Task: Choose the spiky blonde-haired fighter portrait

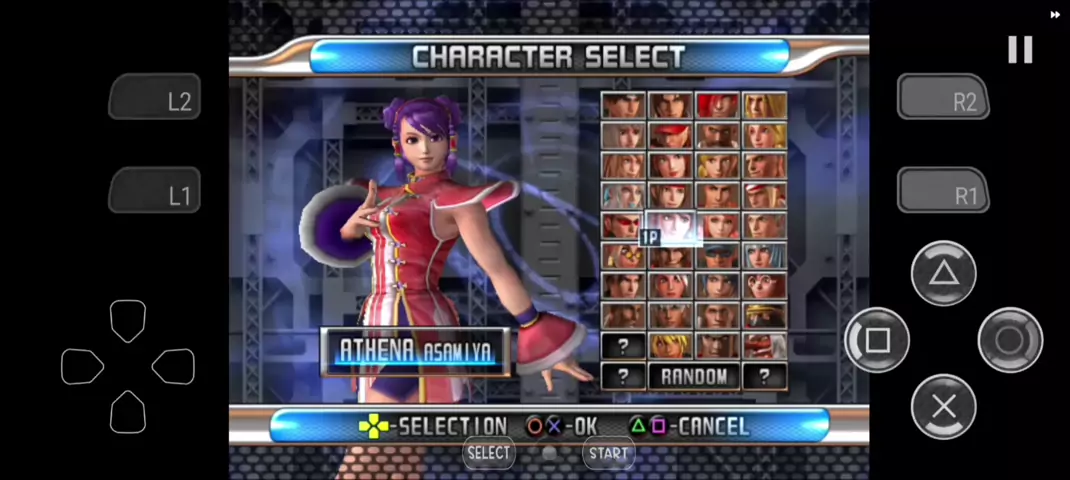Action: click(670, 345)
